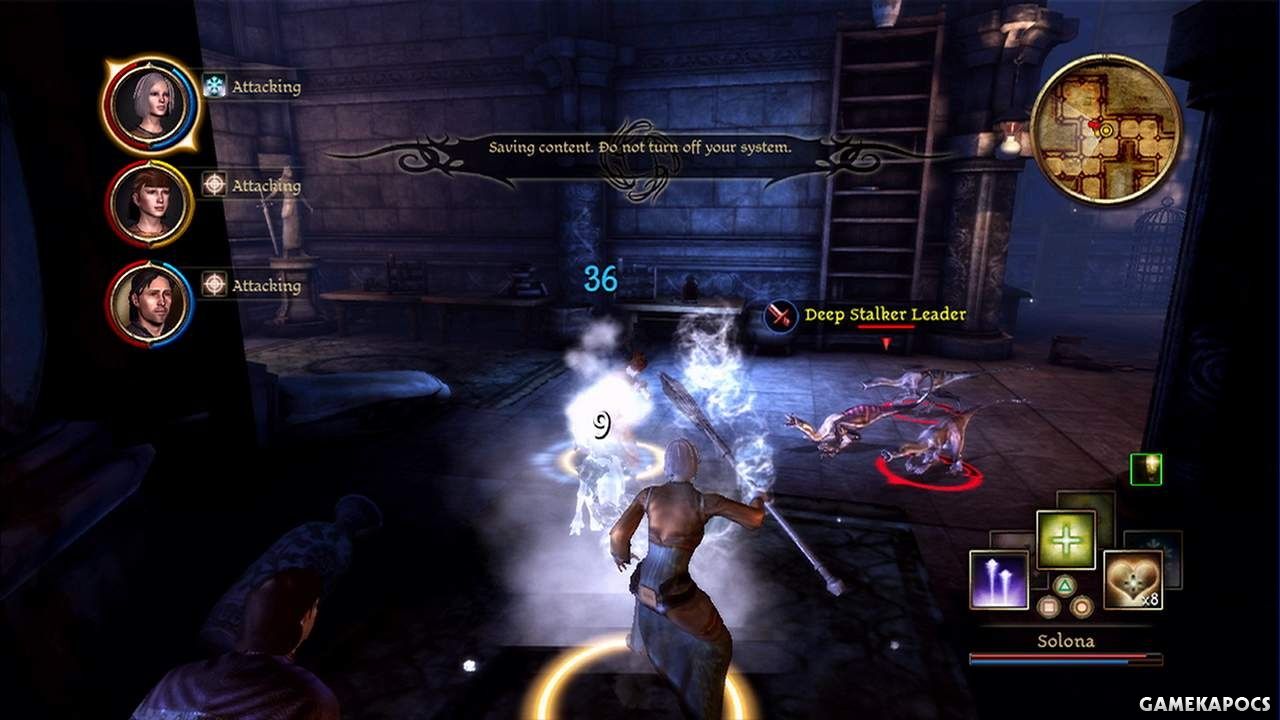The image size is (1280, 720).
Task: Open the circular dungeon minimap
Action: 1105,128
